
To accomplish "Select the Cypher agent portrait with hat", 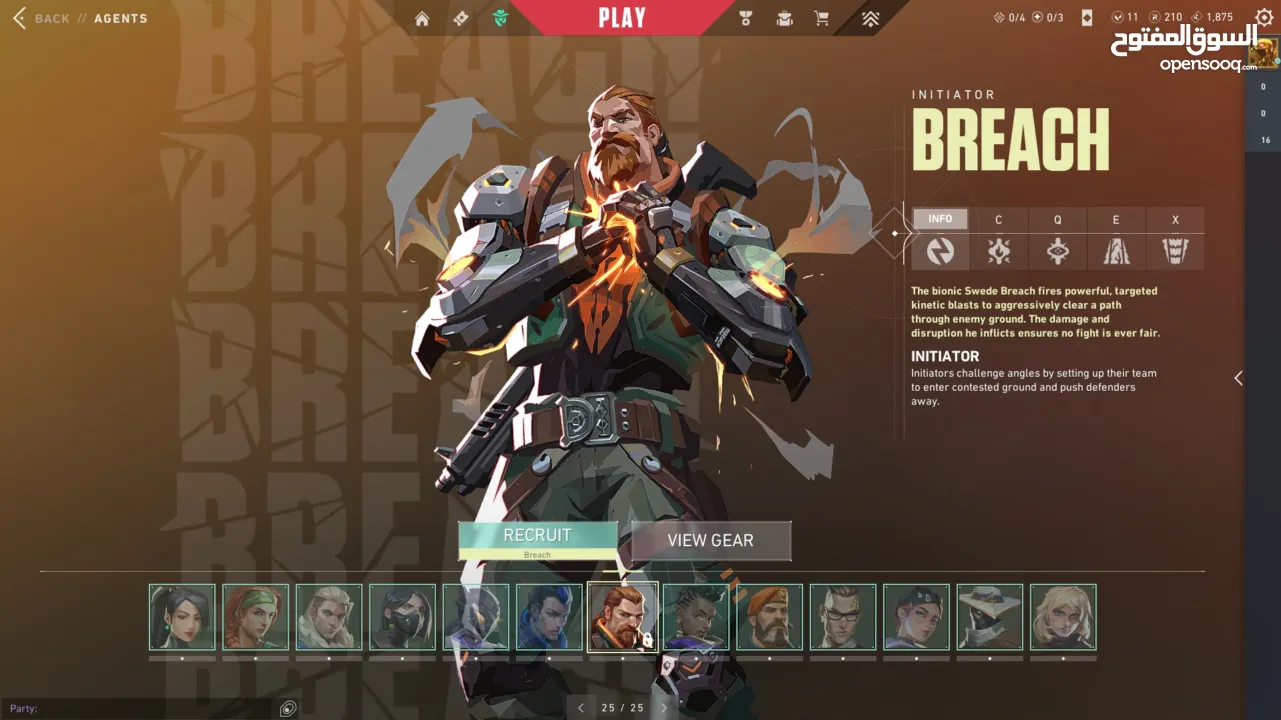I will click(x=989, y=617).
